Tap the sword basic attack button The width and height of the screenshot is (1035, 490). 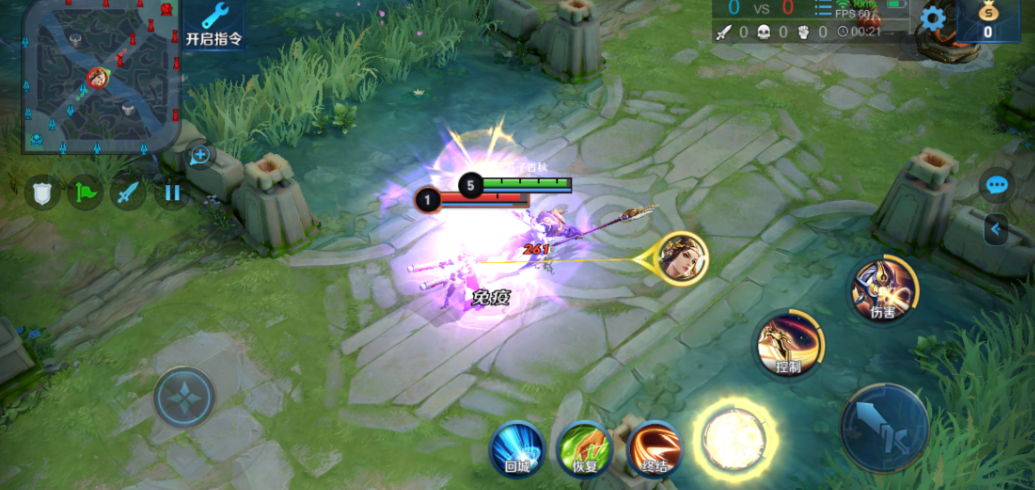click(884, 428)
